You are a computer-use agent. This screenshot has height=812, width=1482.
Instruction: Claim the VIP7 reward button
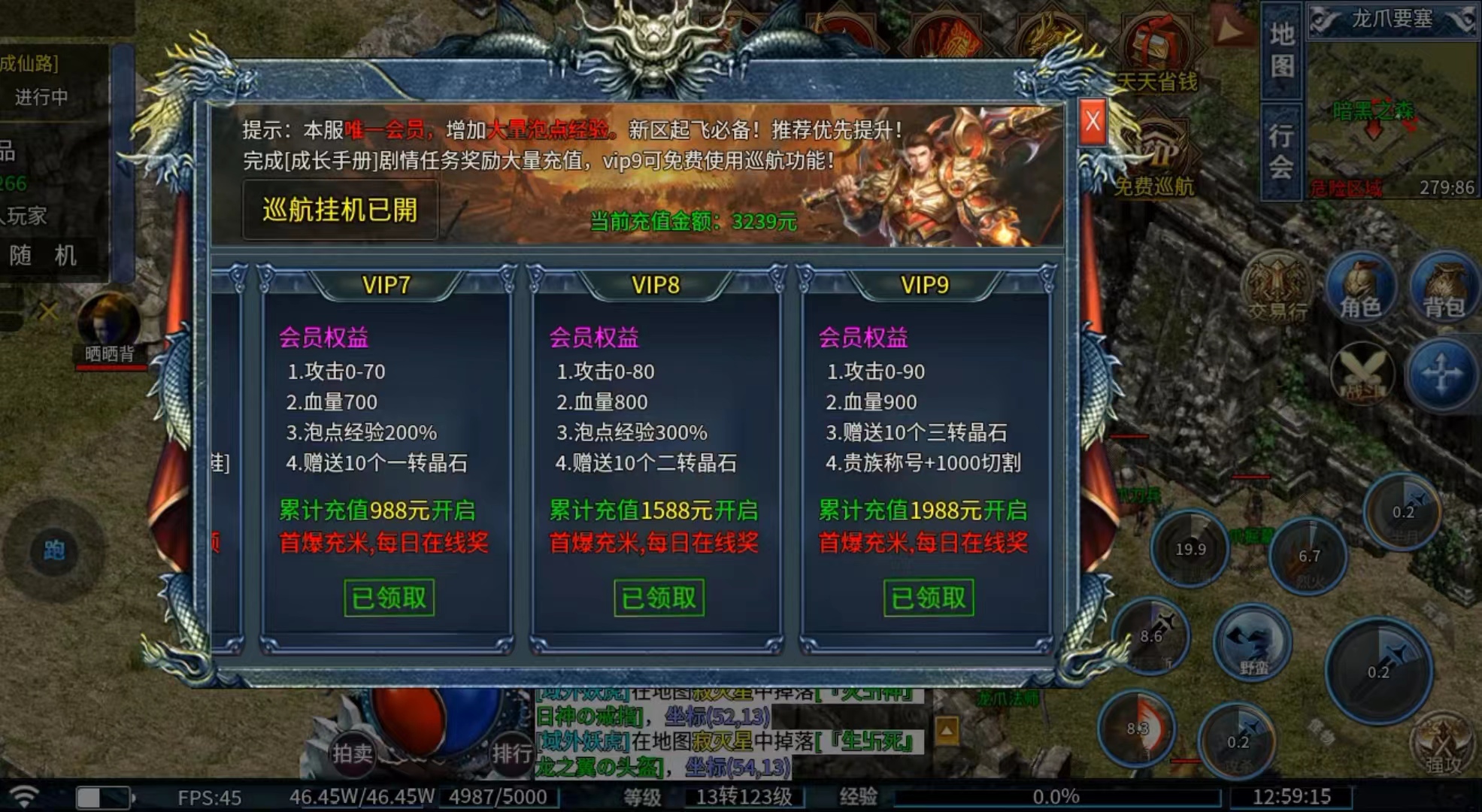[389, 598]
